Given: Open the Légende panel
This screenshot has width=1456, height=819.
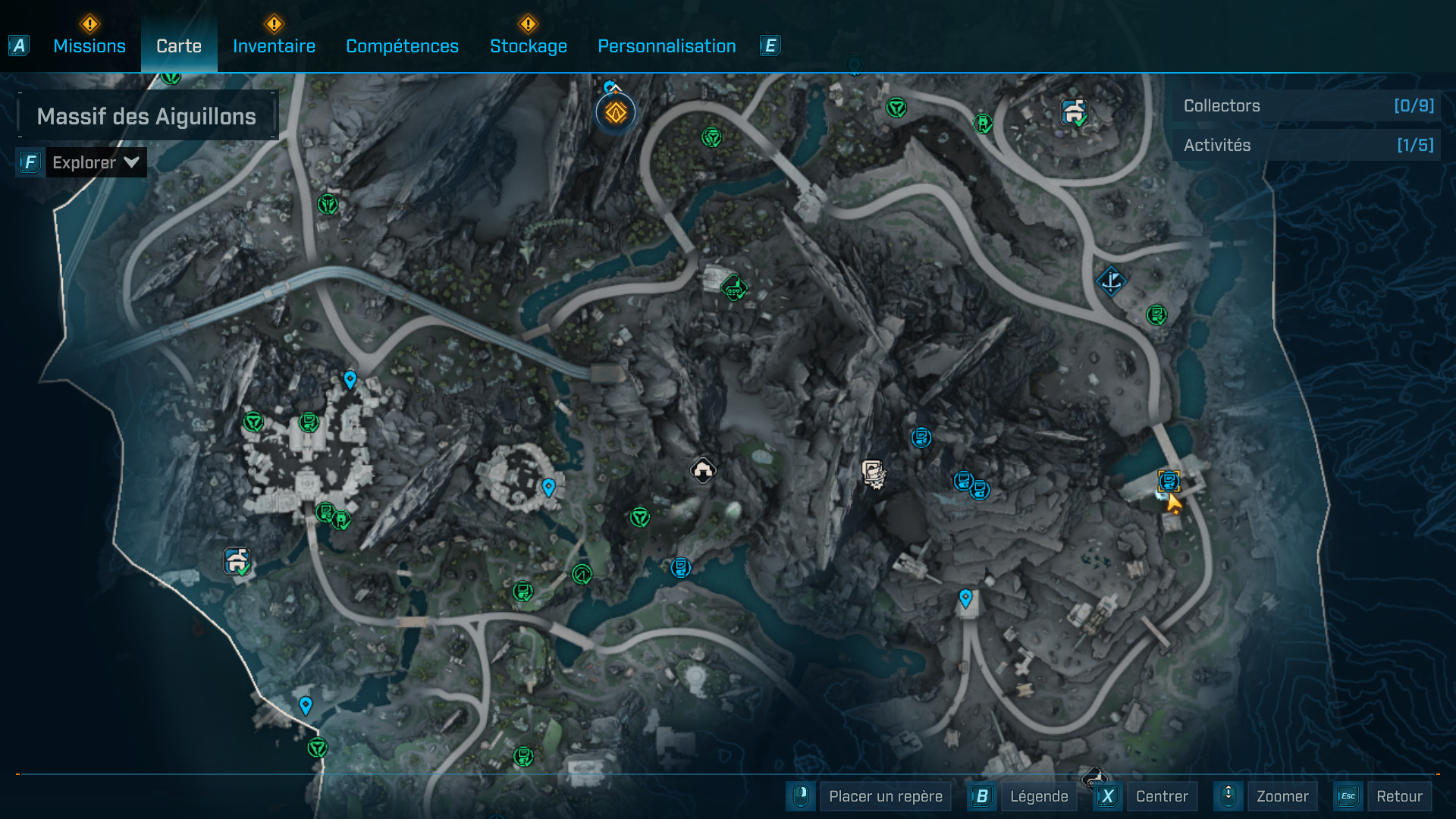Looking at the screenshot, I should coord(1040,796).
